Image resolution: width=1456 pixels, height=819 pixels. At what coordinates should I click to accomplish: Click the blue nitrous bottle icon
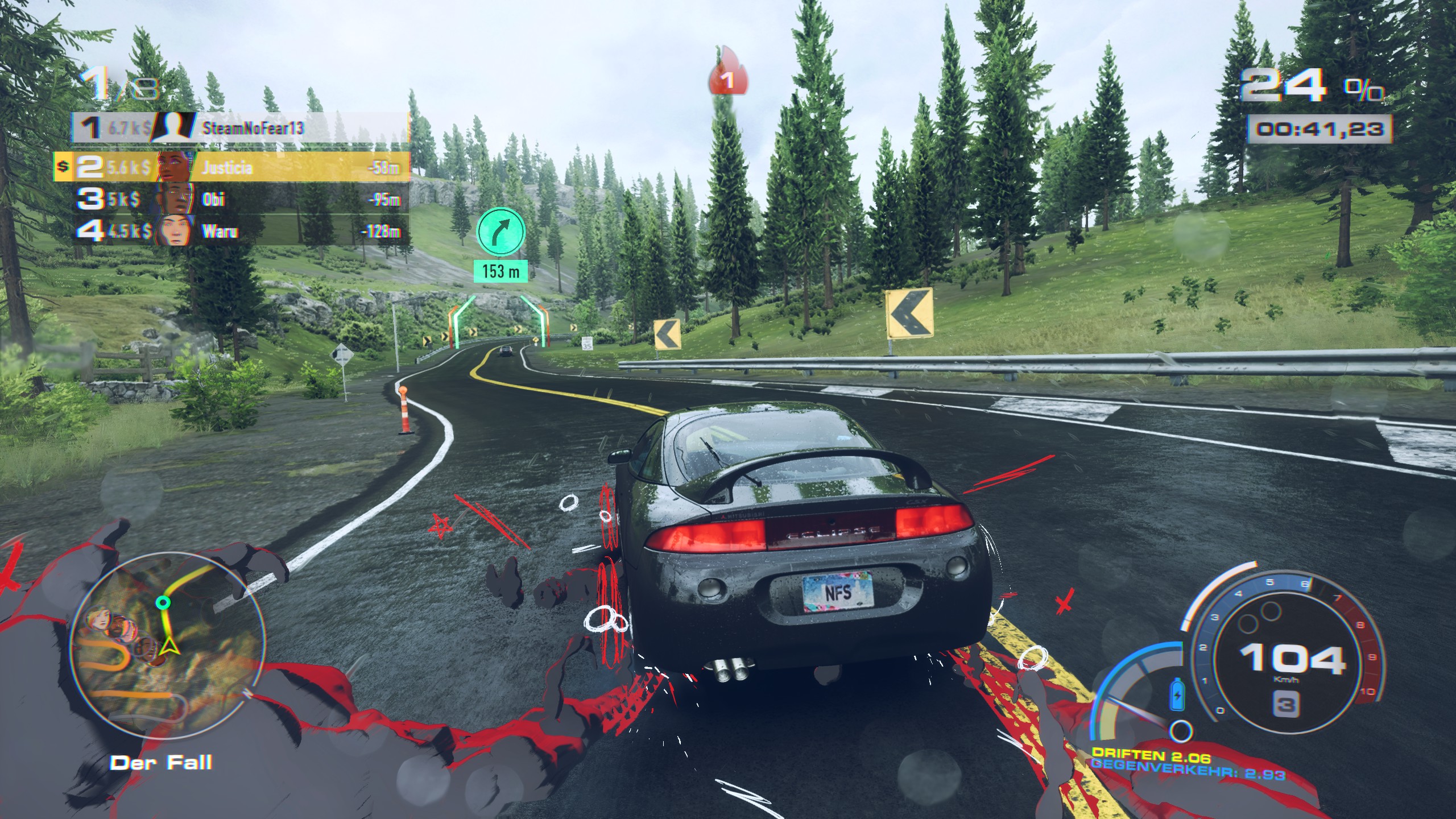1177,695
